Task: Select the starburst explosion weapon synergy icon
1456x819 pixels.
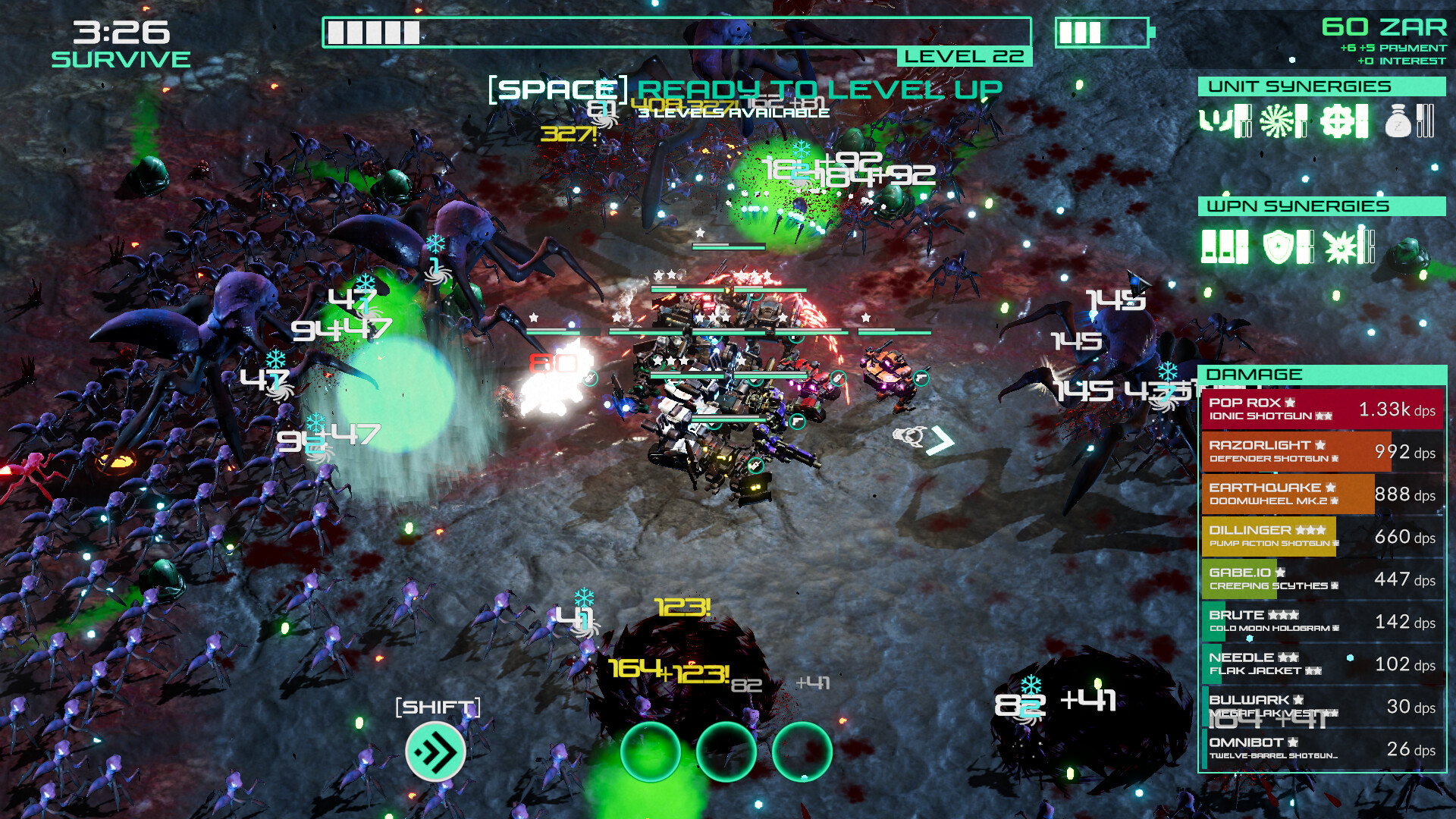Action: (1341, 245)
